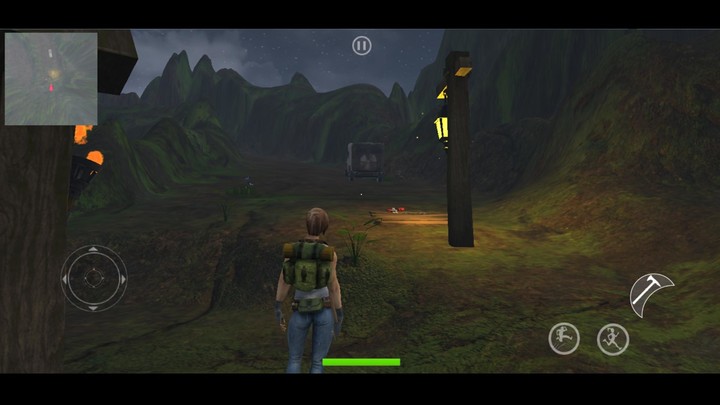Viewport: 720px width, 405px height.
Task: Pause the game with the pause button
Action: point(362,46)
